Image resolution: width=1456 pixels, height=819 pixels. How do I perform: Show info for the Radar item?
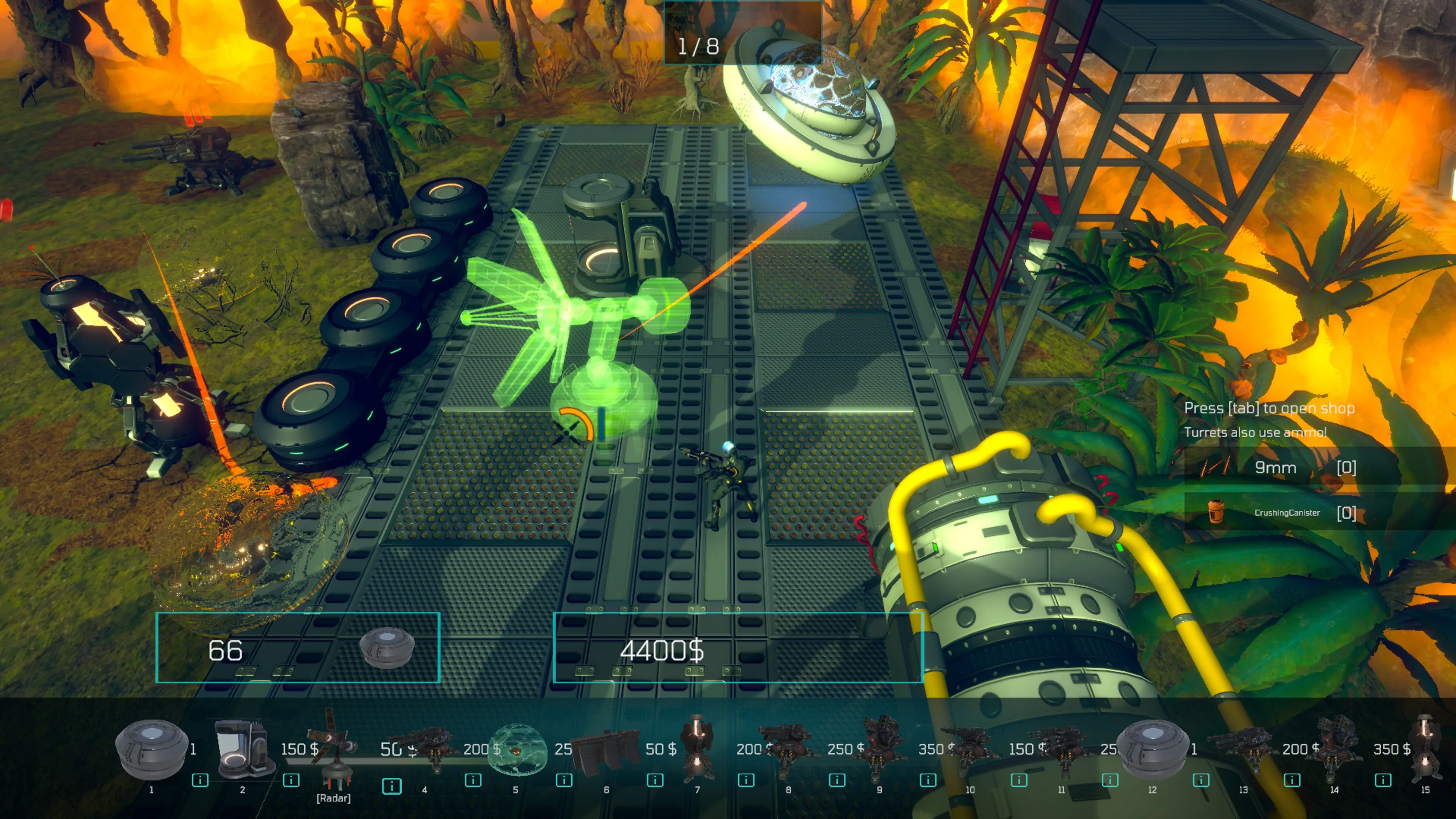(x=391, y=786)
